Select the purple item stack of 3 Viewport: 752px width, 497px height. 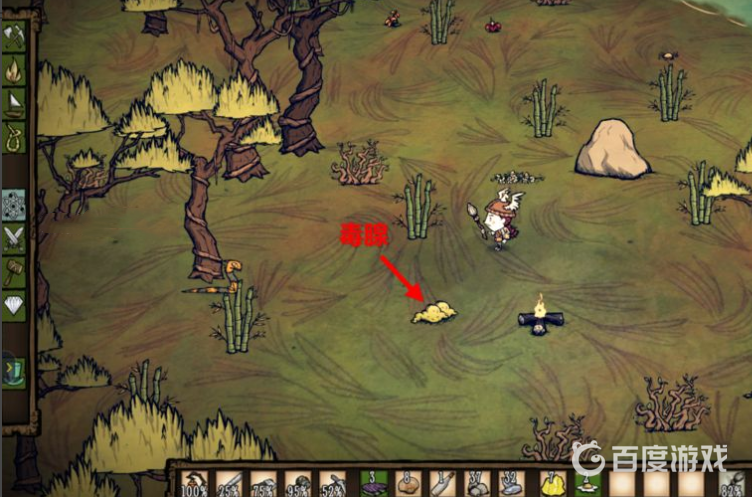point(372,484)
